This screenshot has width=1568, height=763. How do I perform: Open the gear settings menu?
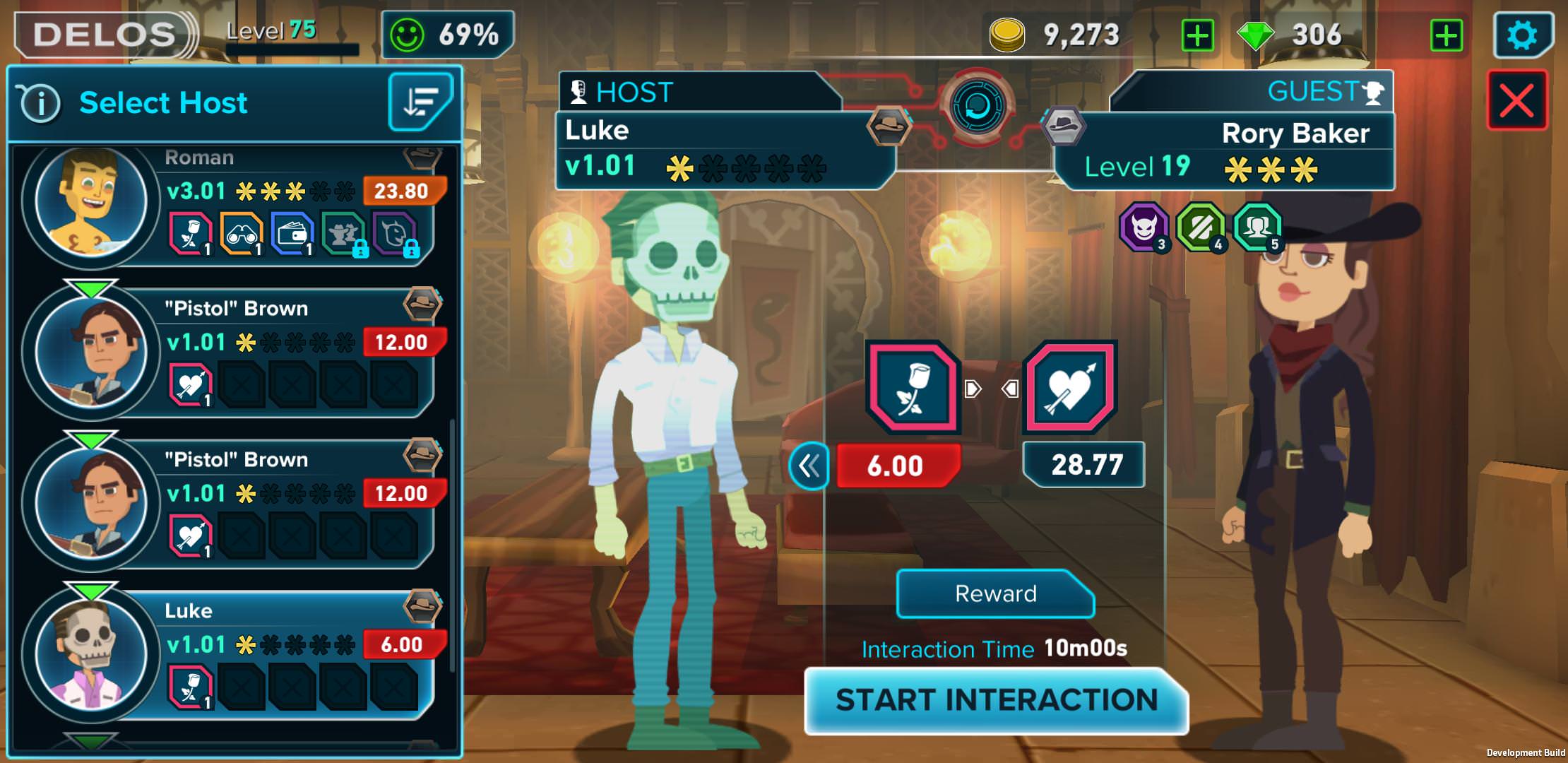point(1521,35)
